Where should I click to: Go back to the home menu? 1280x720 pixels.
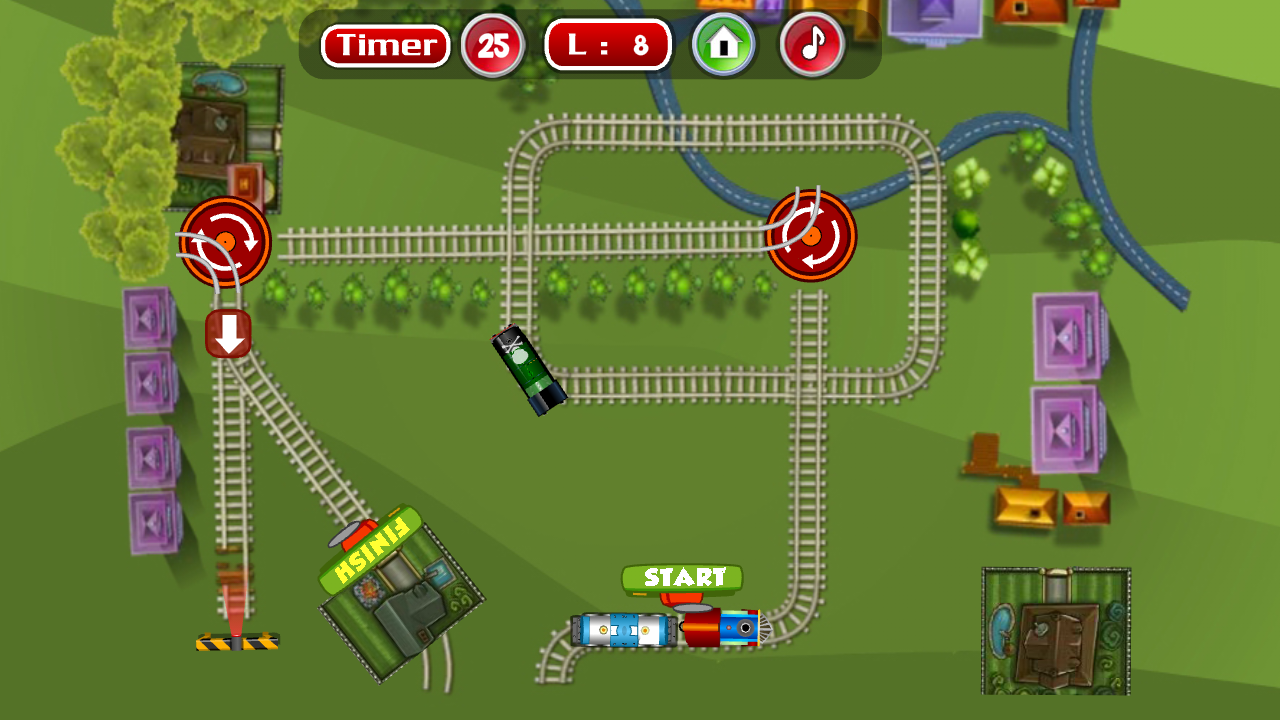tap(724, 44)
